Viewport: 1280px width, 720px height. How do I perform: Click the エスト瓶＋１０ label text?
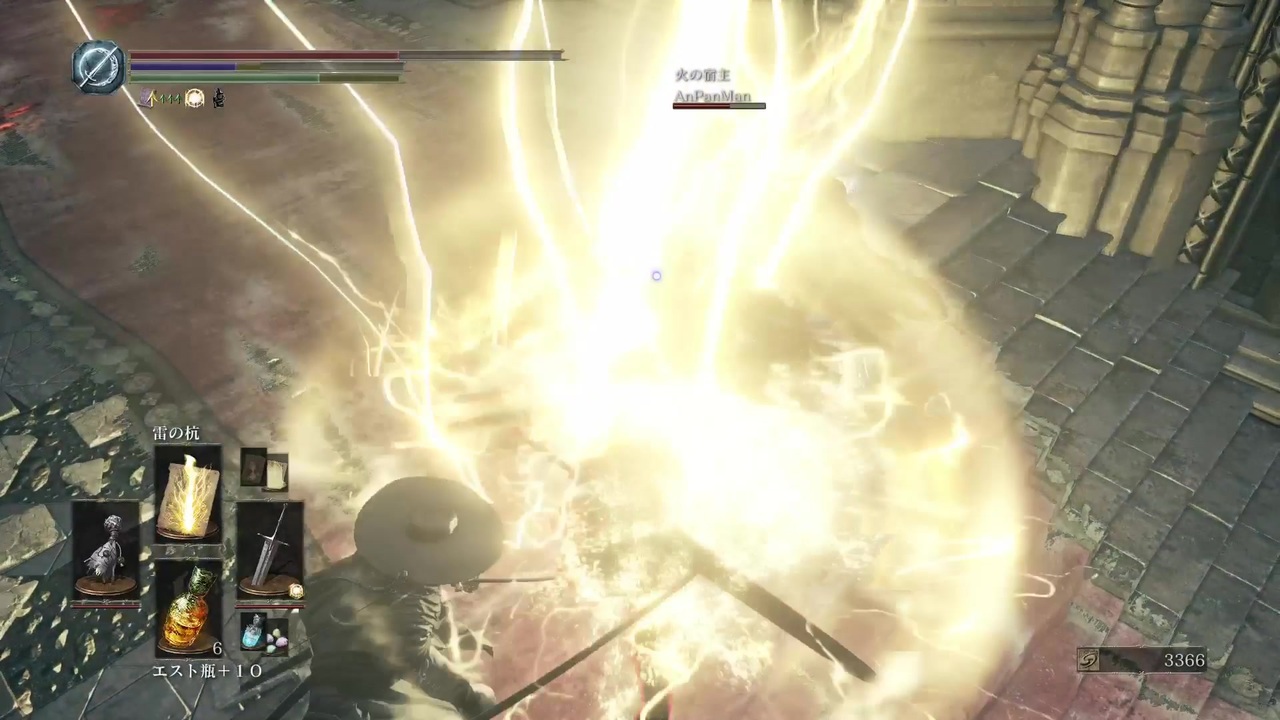coord(208,671)
